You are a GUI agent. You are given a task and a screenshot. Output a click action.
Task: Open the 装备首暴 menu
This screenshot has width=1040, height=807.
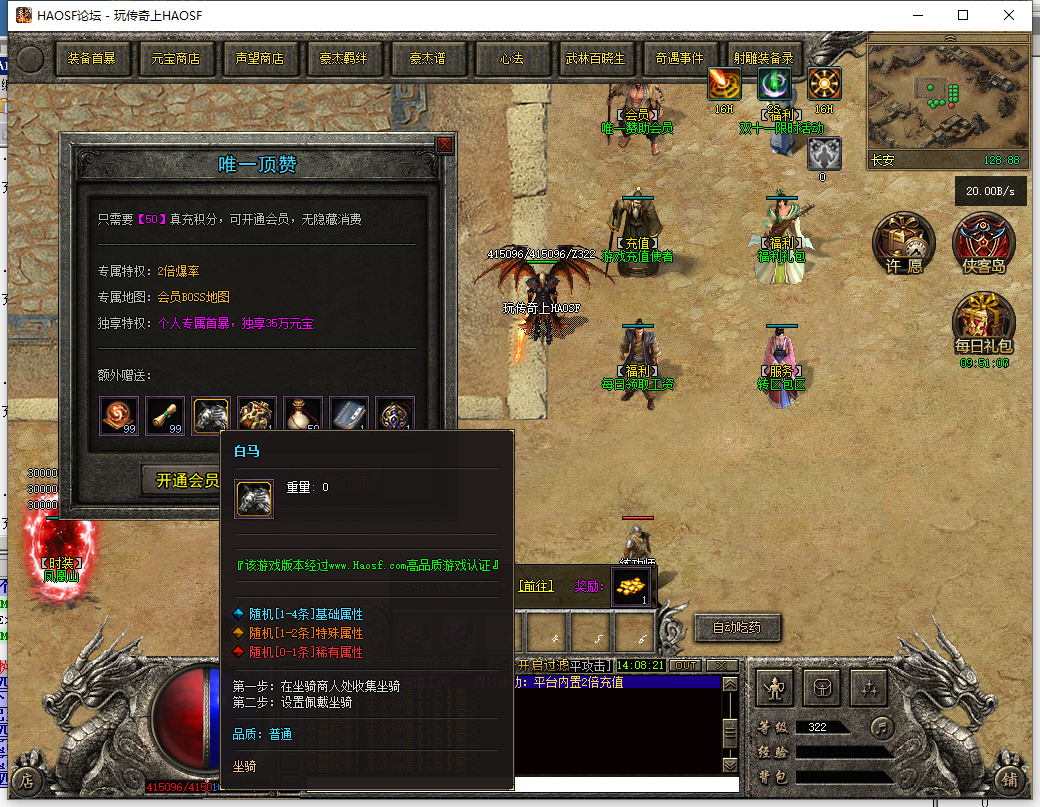coord(92,58)
